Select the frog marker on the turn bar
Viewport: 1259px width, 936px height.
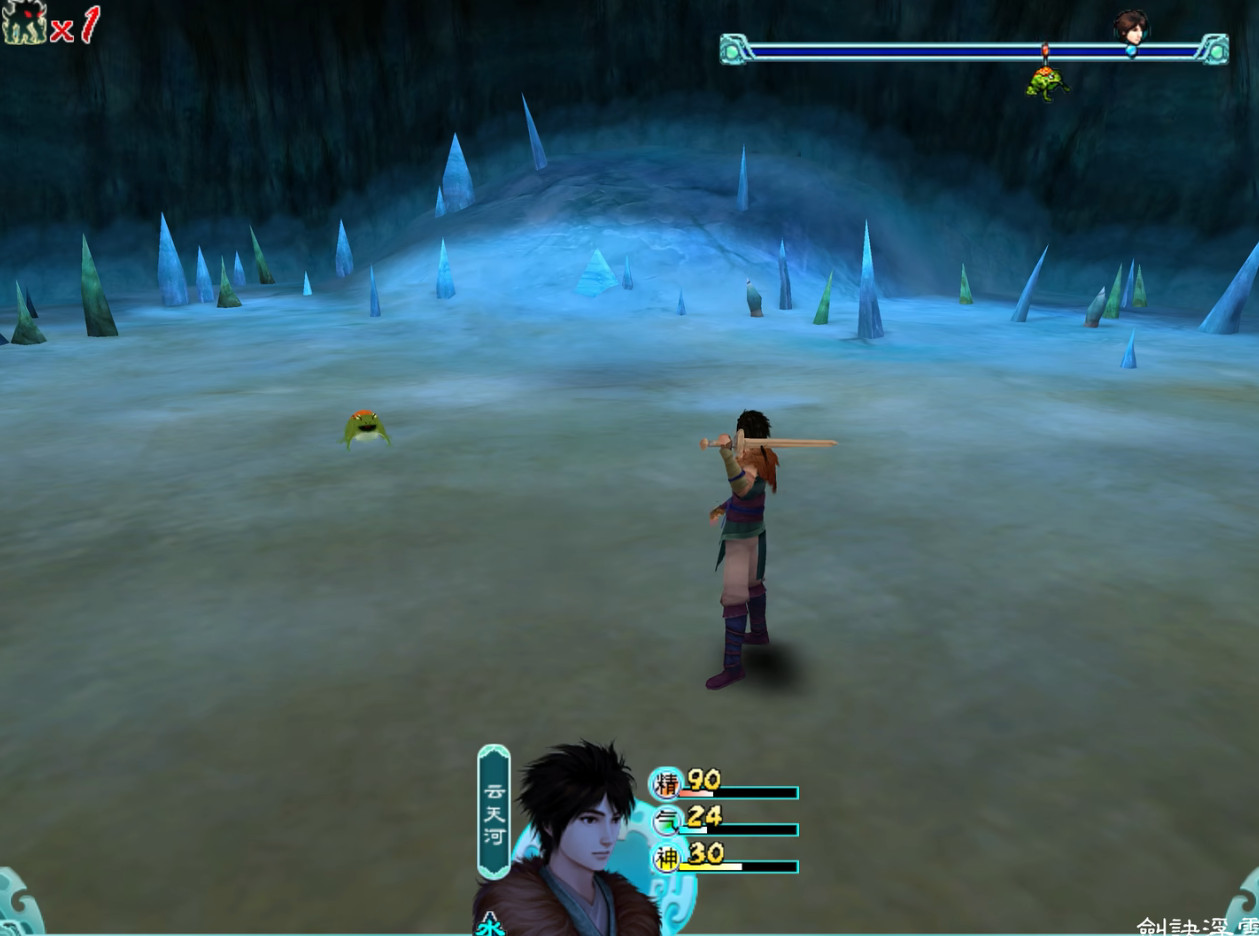pos(1046,81)
